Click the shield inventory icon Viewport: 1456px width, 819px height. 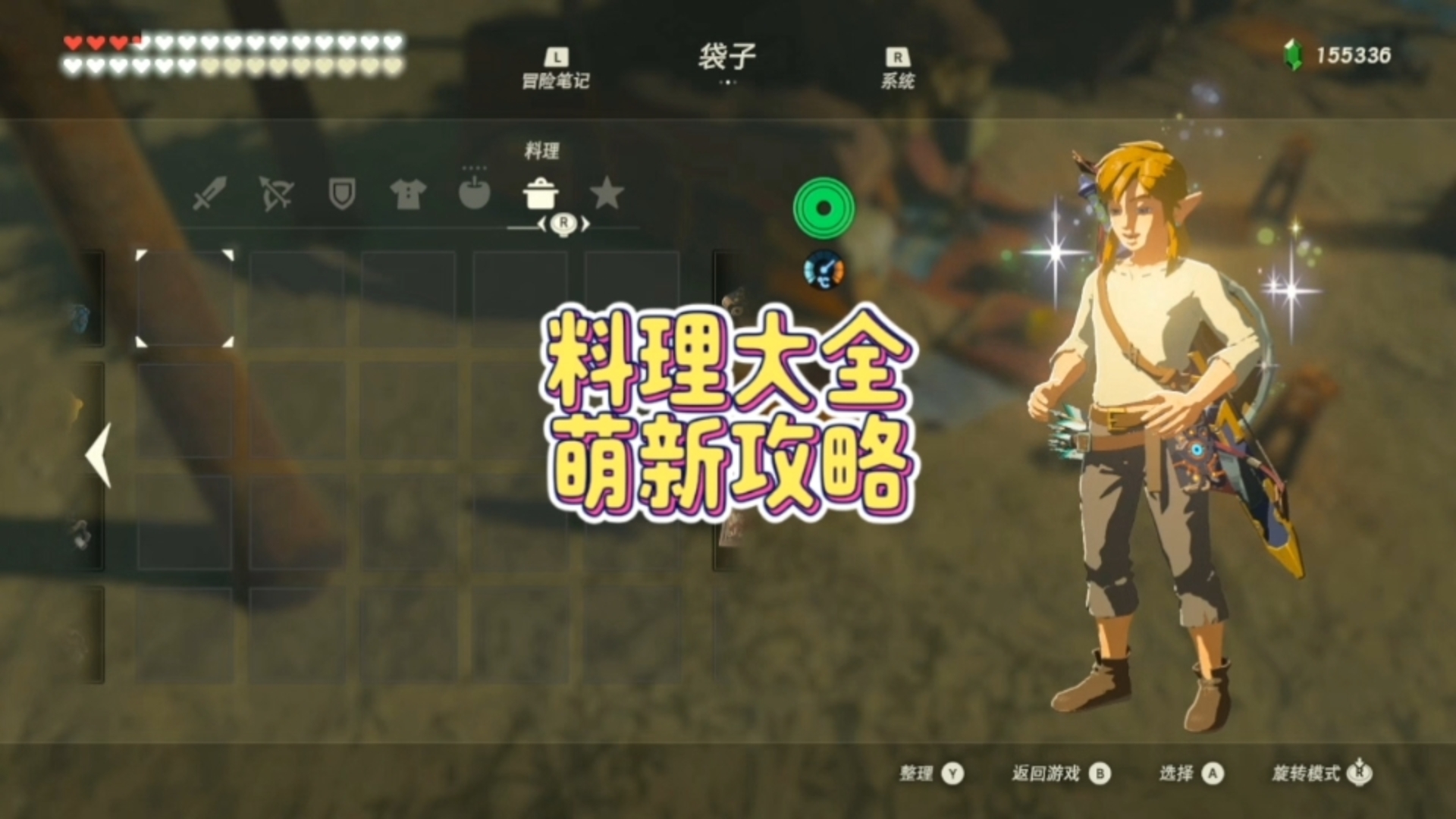pyautogui.click(x=343, y=195)
